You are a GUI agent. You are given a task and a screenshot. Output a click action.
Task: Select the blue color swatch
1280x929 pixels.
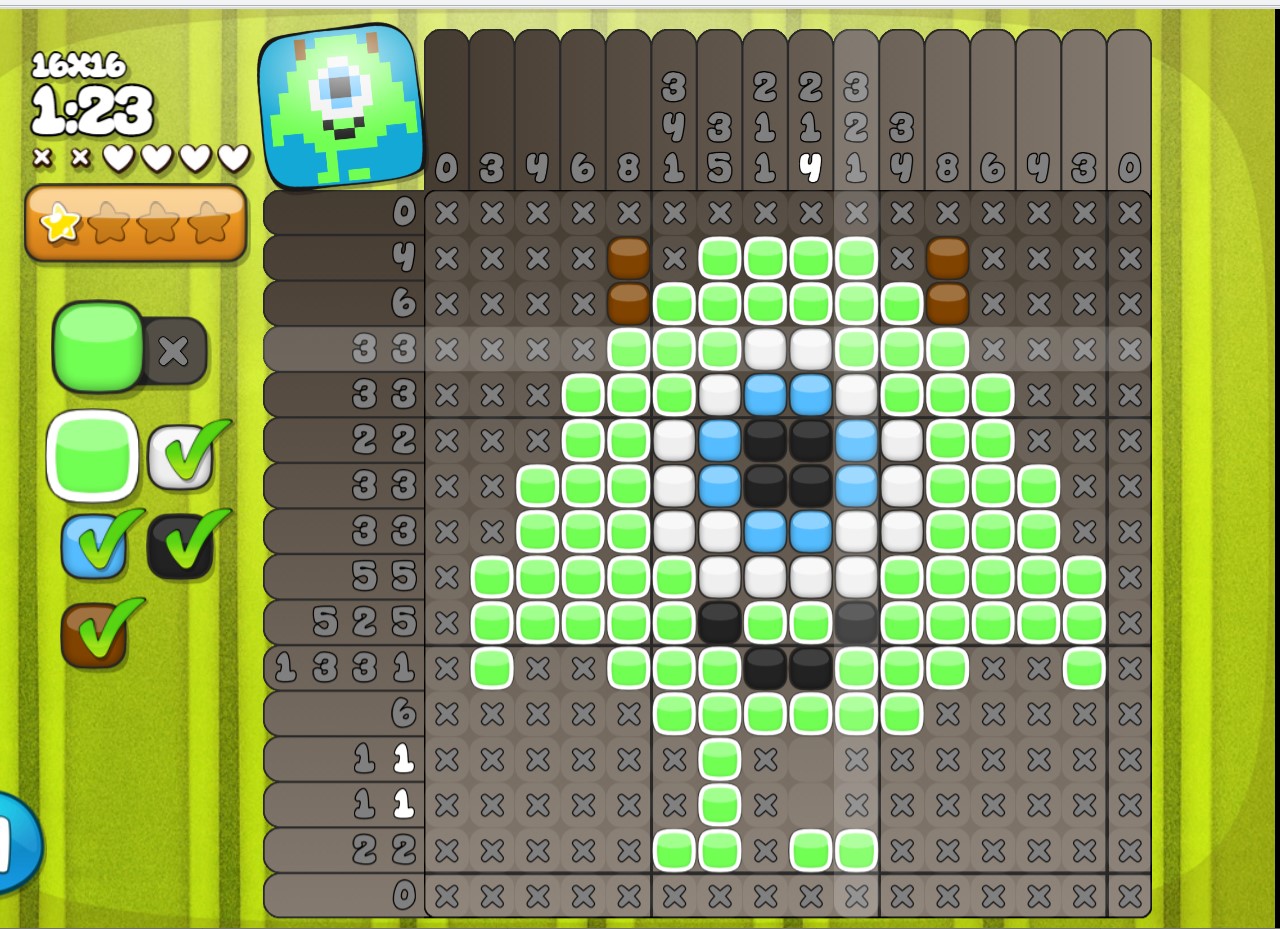[94, 546]
